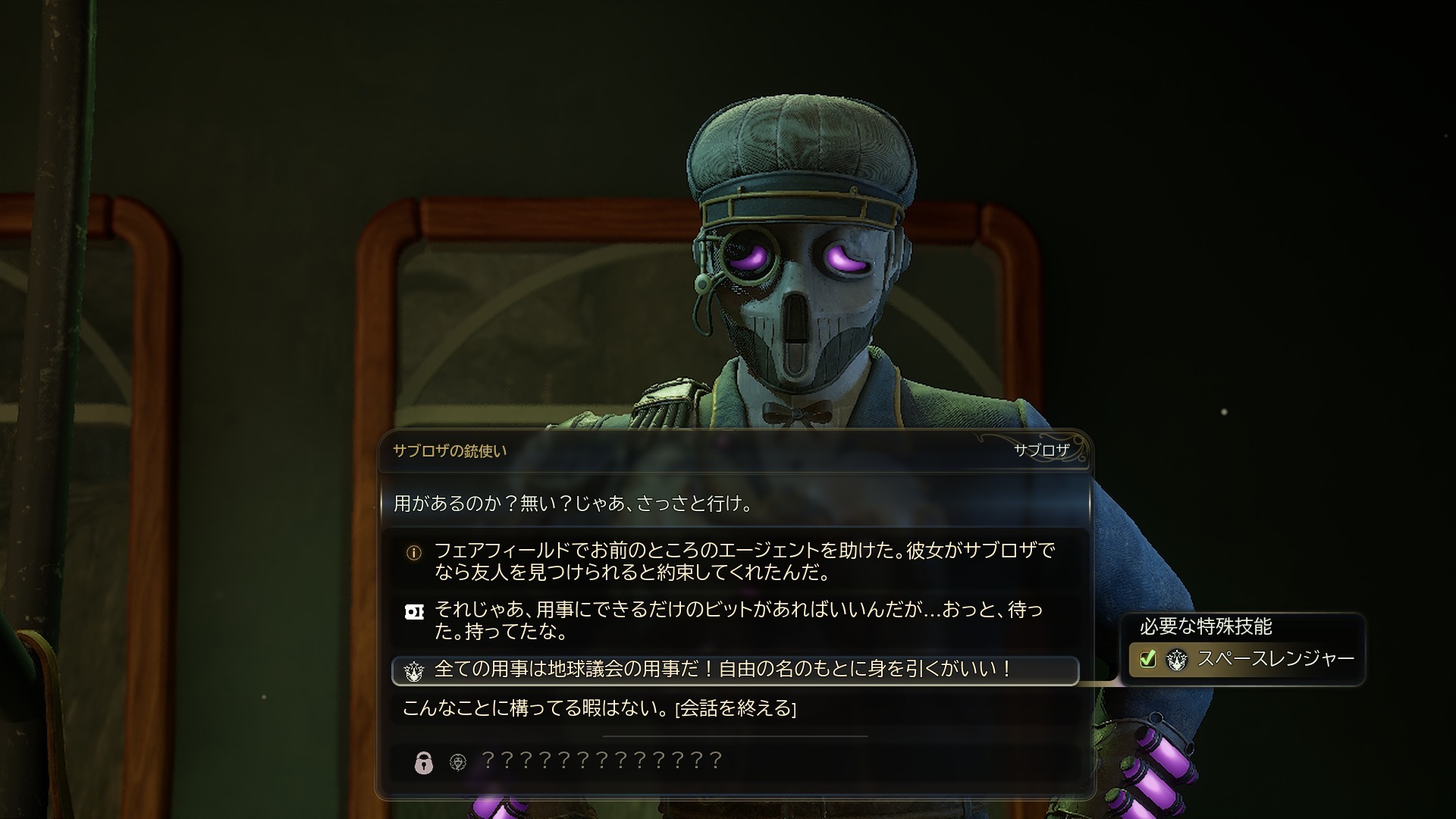
Task: Click the pink lock icon on the locked option
Action: [x=422, y=761]
